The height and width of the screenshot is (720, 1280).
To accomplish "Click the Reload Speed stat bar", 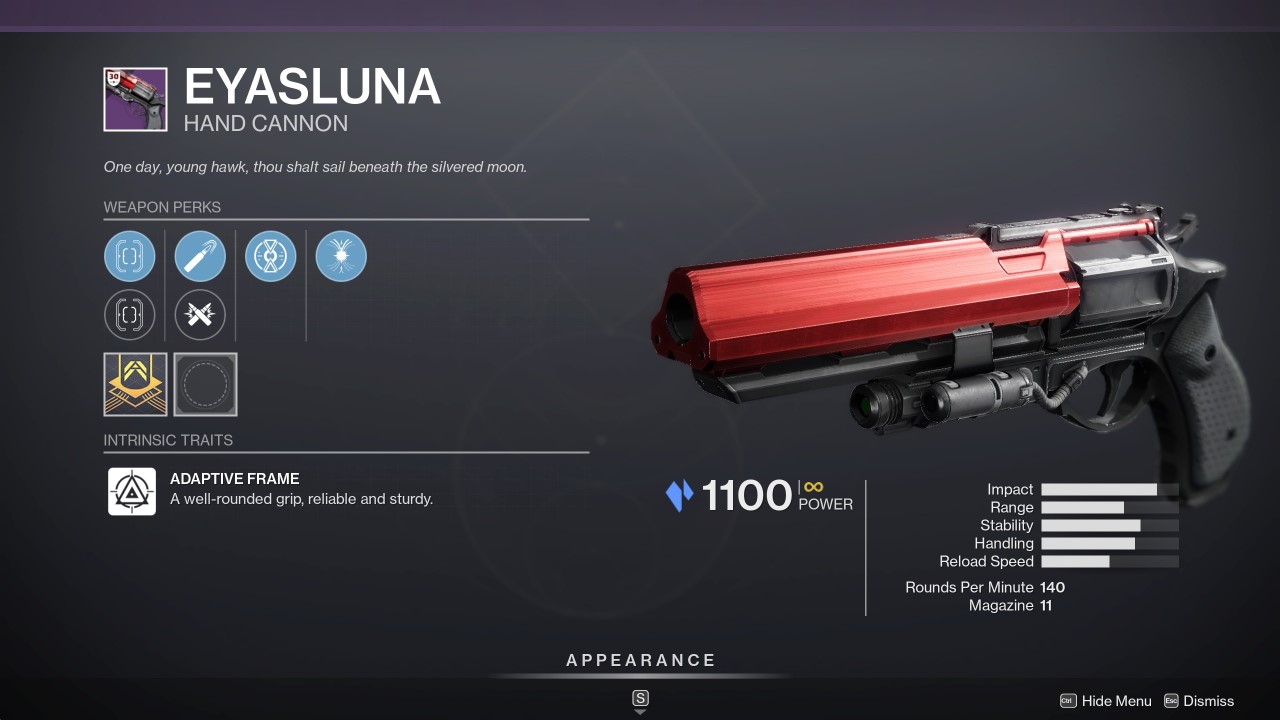I will (x=1110, y=561).
